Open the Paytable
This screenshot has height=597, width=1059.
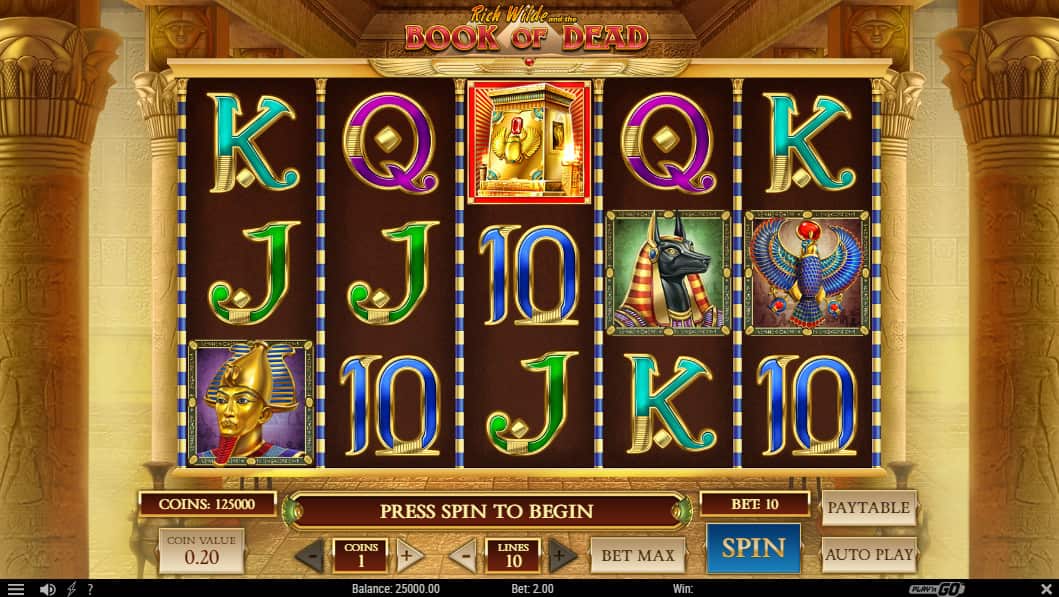pos(869,508)
